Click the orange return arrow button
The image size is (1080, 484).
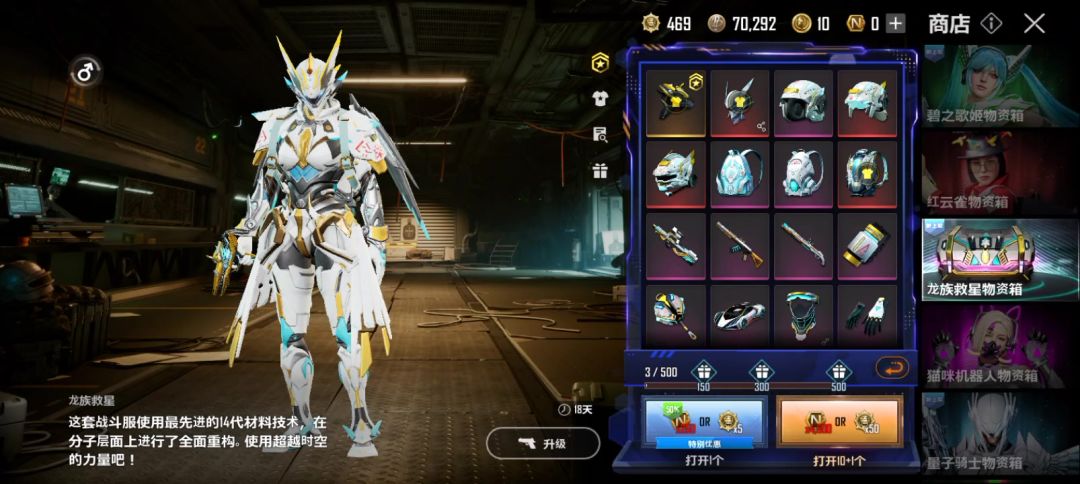click(x=891, y=367)
